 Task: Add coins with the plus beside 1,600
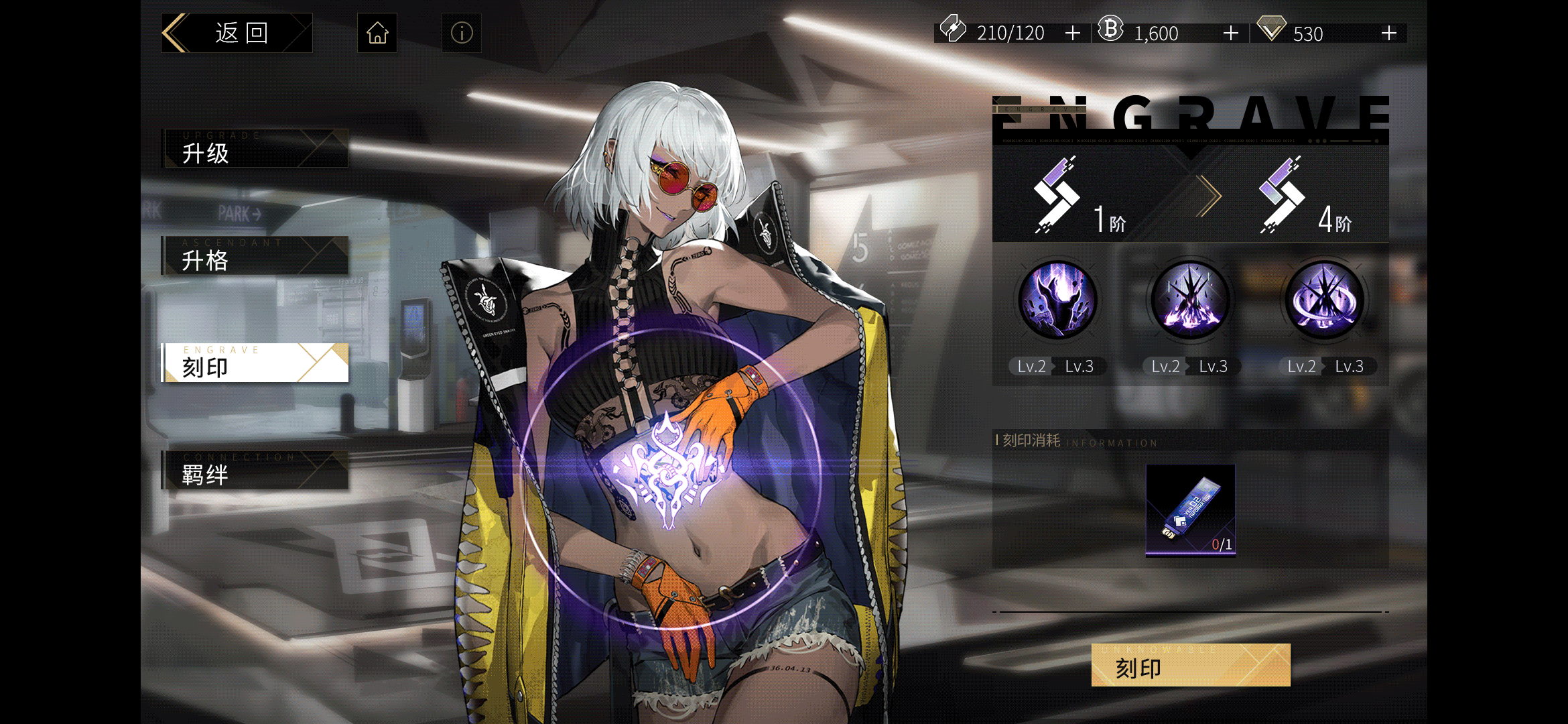pyautogui.click(x=1231, y=33)
